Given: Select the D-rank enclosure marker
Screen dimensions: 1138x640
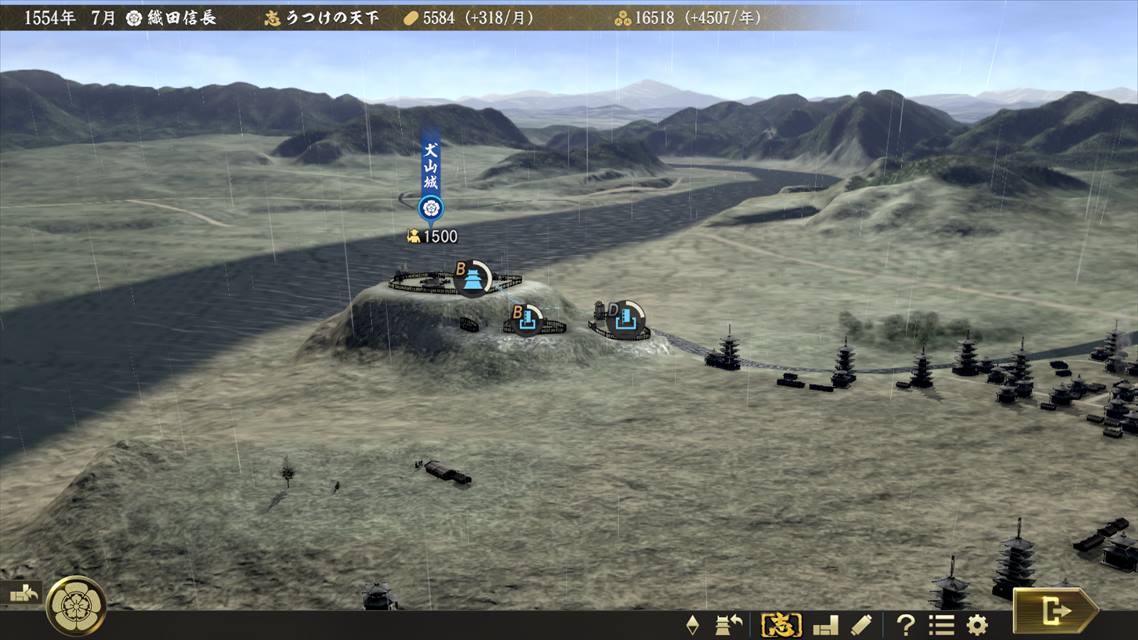Looking at the screenshot, I should coord(625,318).
